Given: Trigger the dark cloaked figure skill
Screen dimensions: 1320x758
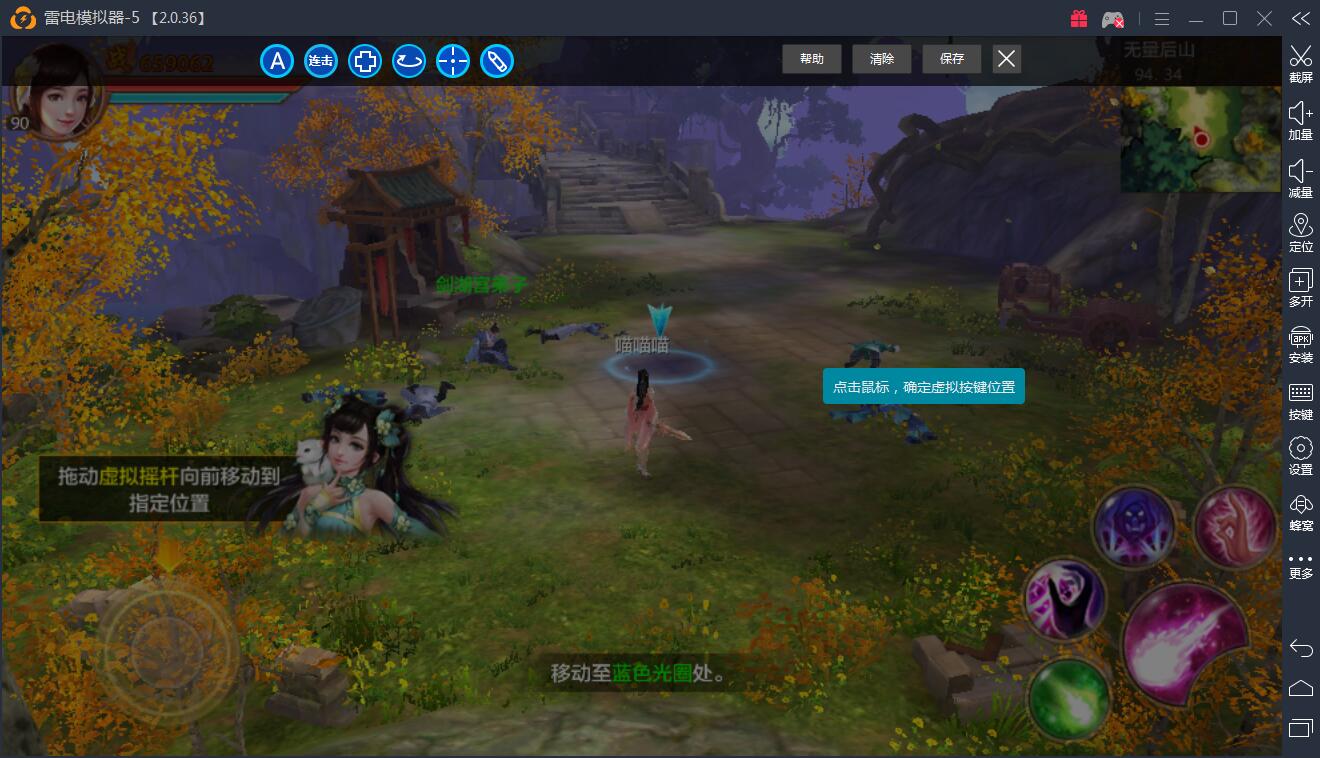Looking at the screenshot, I should point(1065,599).
